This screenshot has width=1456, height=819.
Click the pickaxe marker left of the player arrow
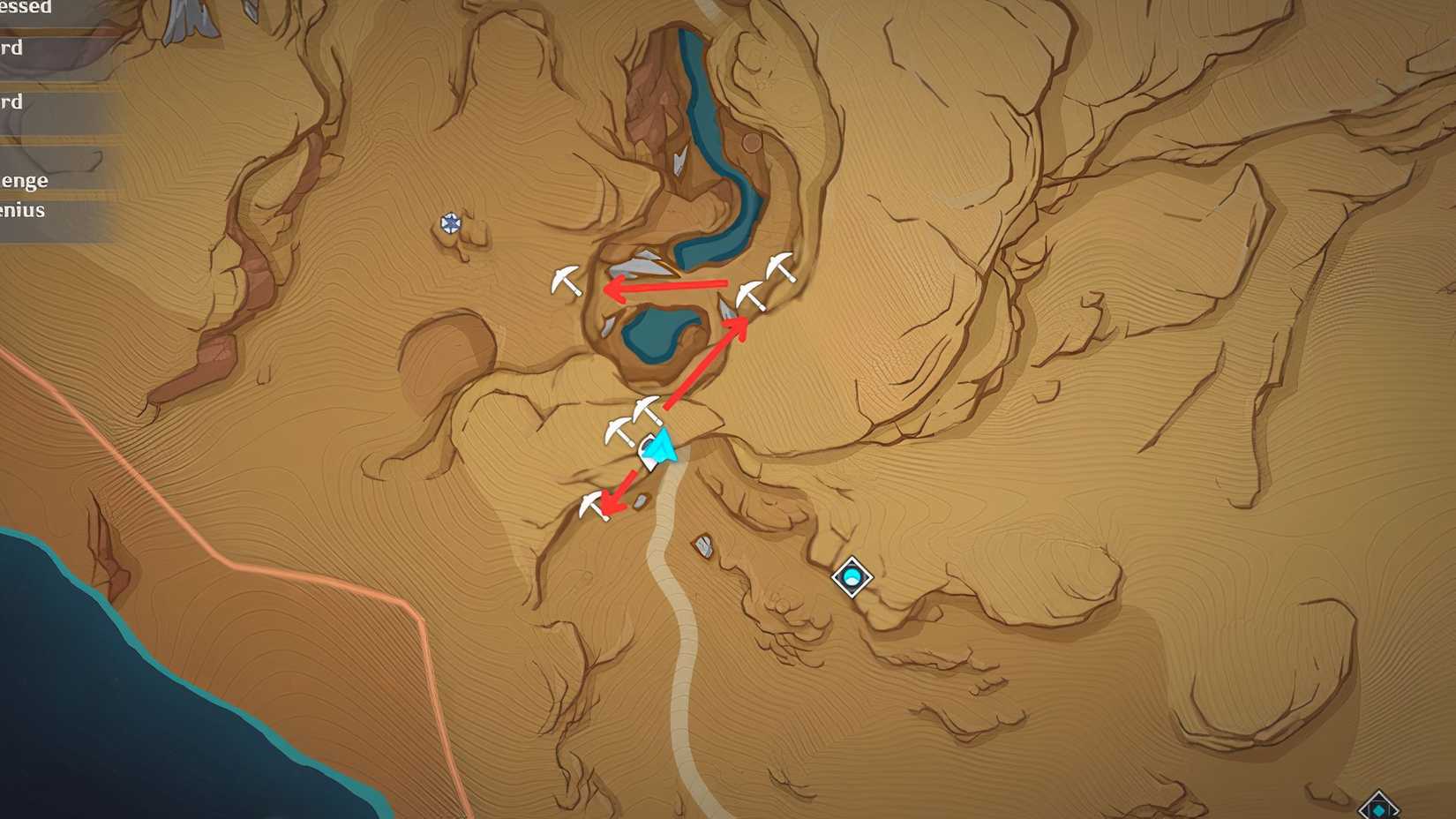(x=618, y=432)
